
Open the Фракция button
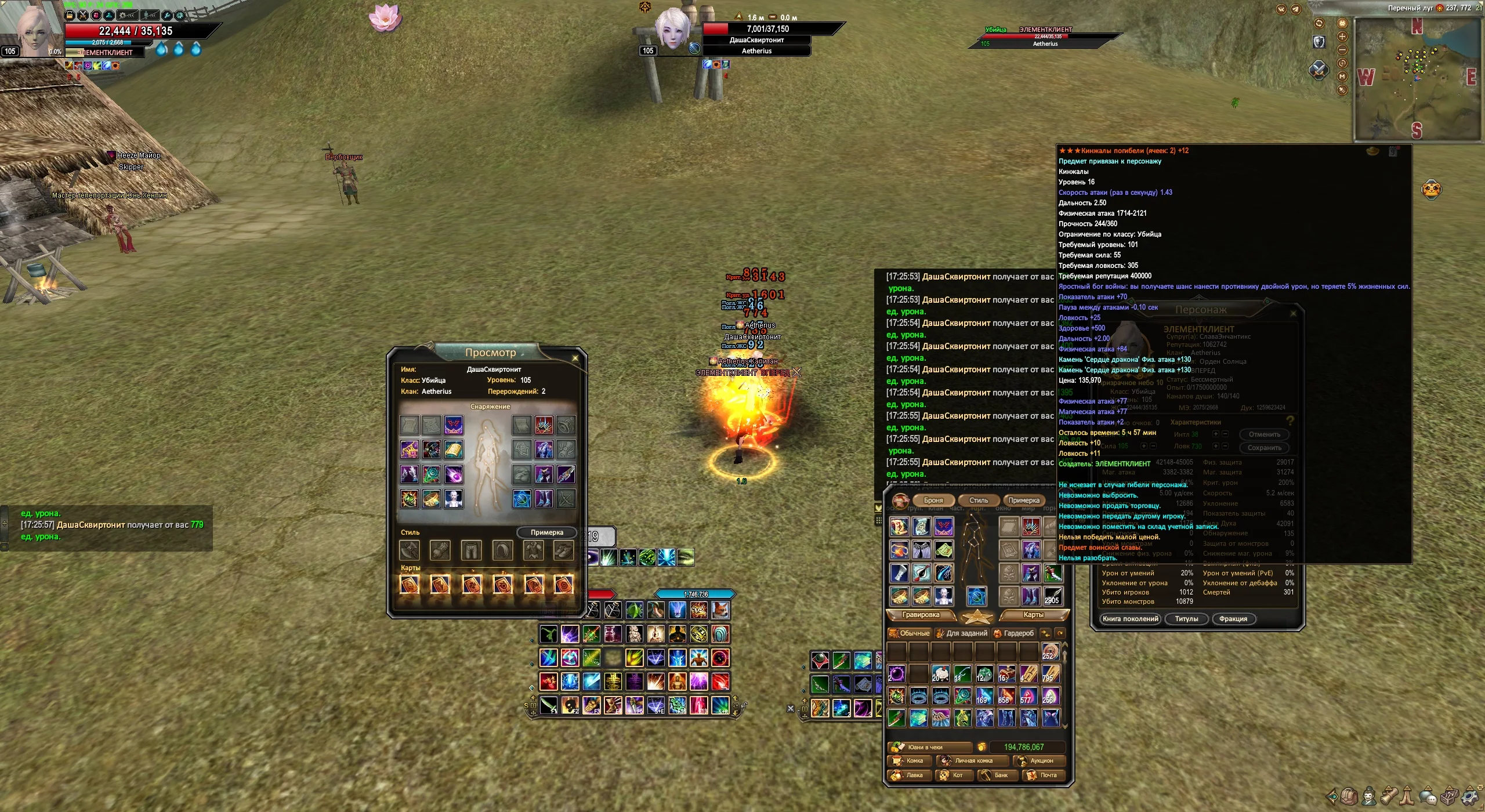pos(1233,619)
